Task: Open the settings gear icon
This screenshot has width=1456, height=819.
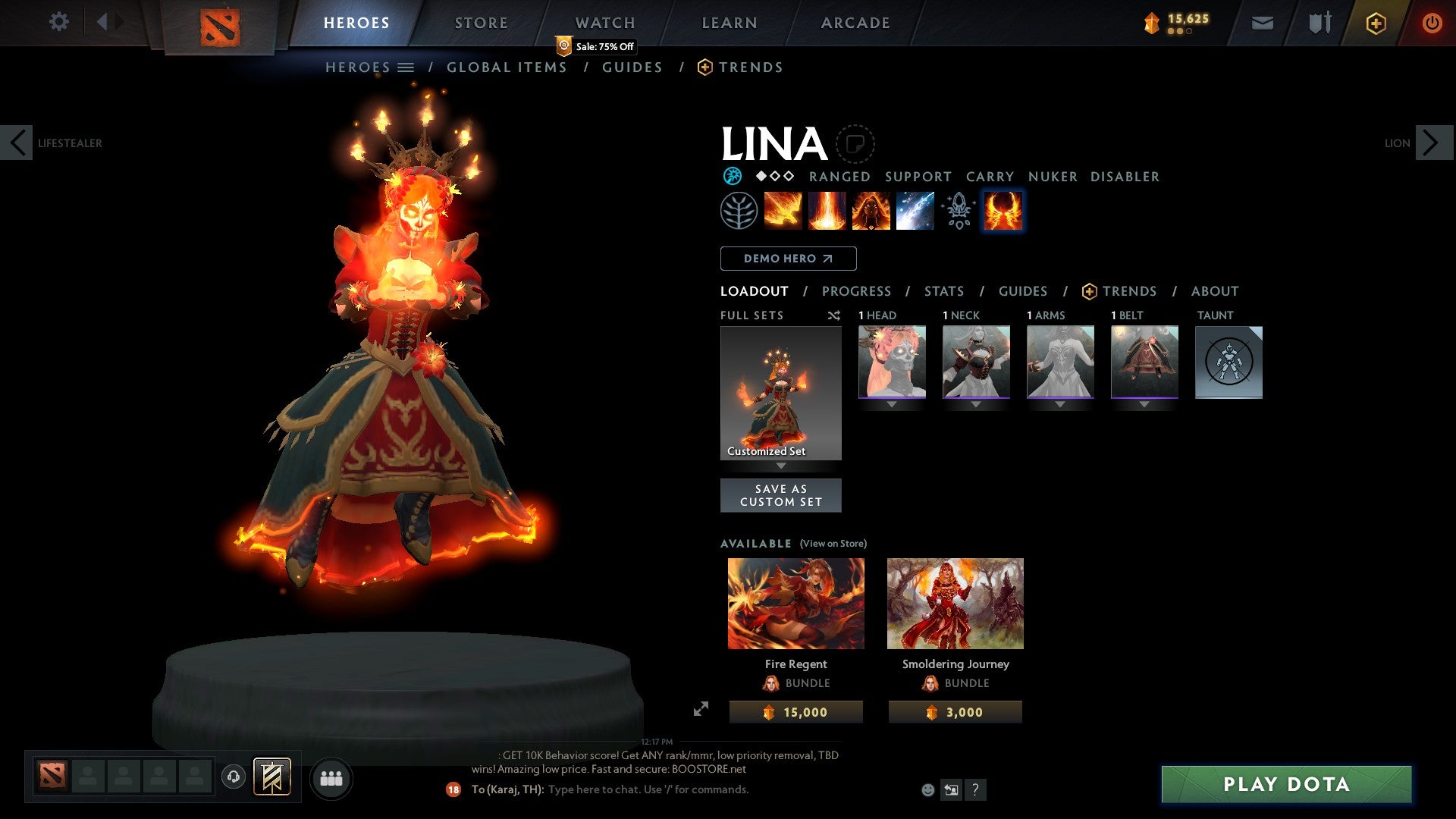Action: click(59, 22)
